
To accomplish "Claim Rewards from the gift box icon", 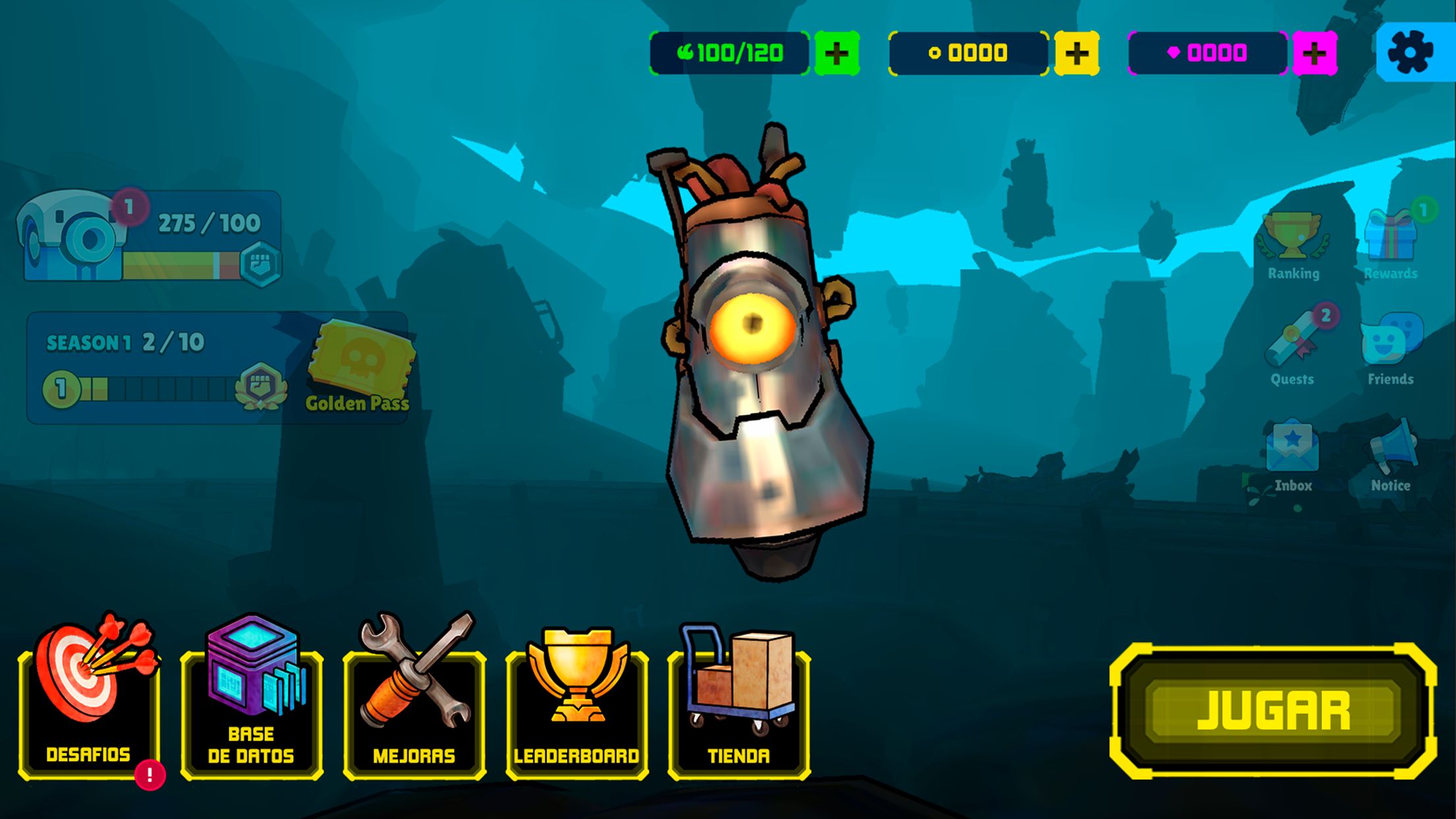I will coord(1391,243).
